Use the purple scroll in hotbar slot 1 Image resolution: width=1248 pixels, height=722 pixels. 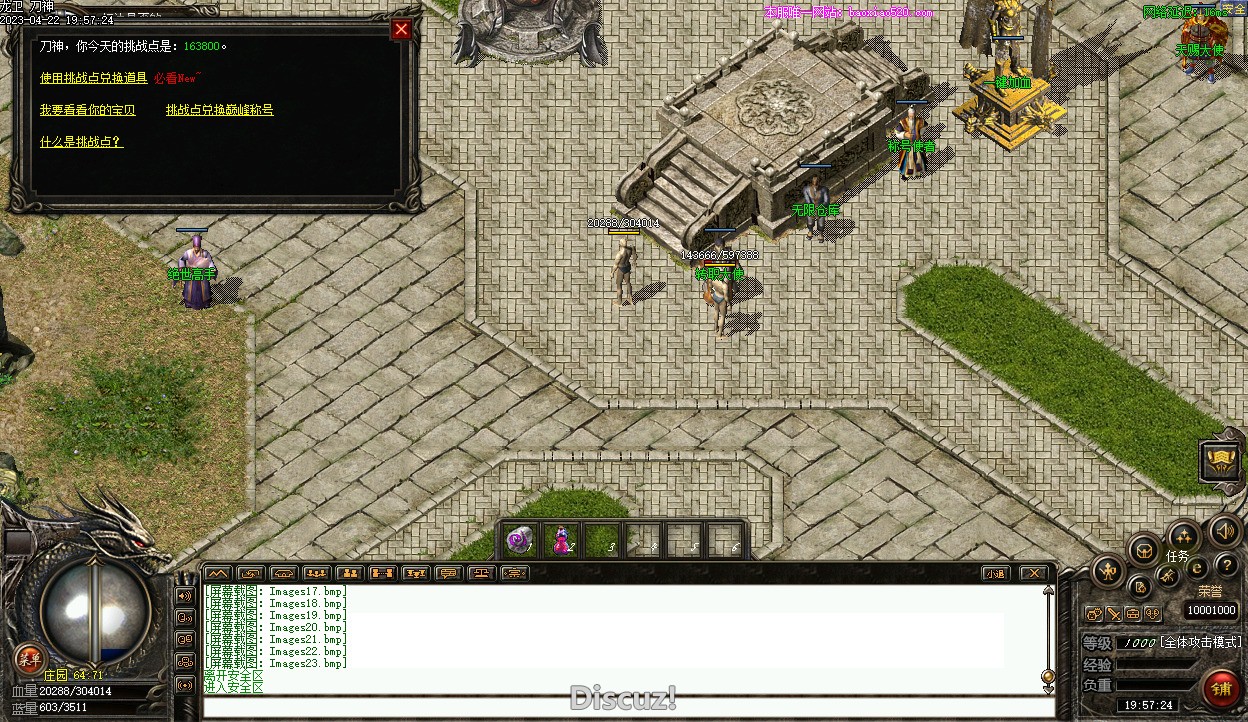(x=519, y=540)
